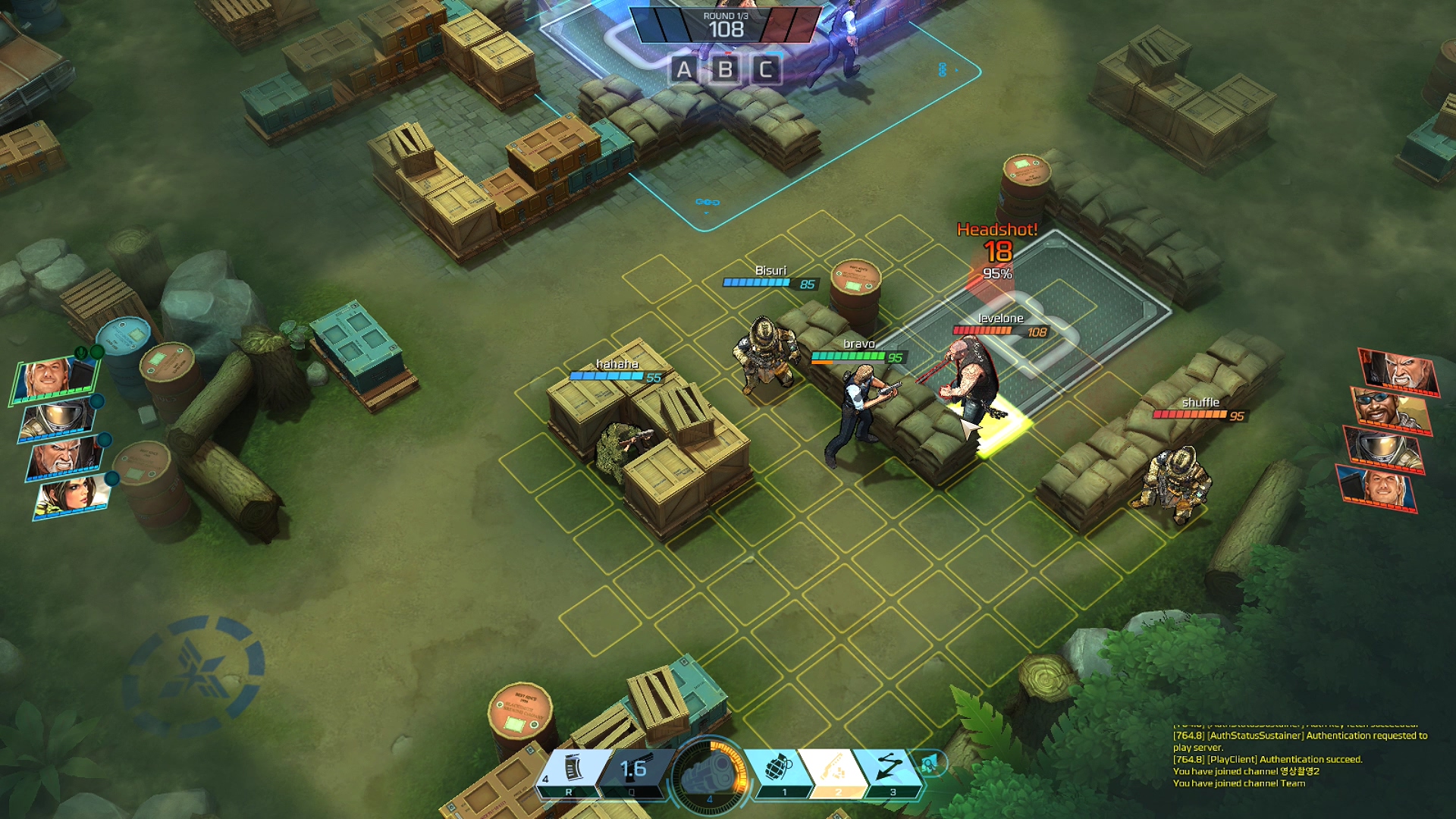The image size is (1456, 819).
Task: Switch to the pistol on the Q slot
Action: (635, 766)
